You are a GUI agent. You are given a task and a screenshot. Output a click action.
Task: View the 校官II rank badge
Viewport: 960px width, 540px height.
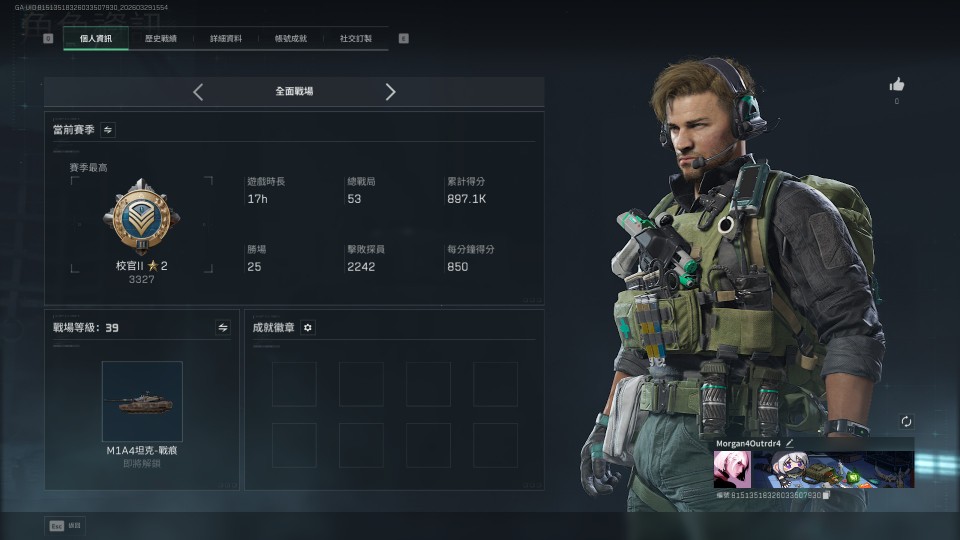click(x=141, y=217)
